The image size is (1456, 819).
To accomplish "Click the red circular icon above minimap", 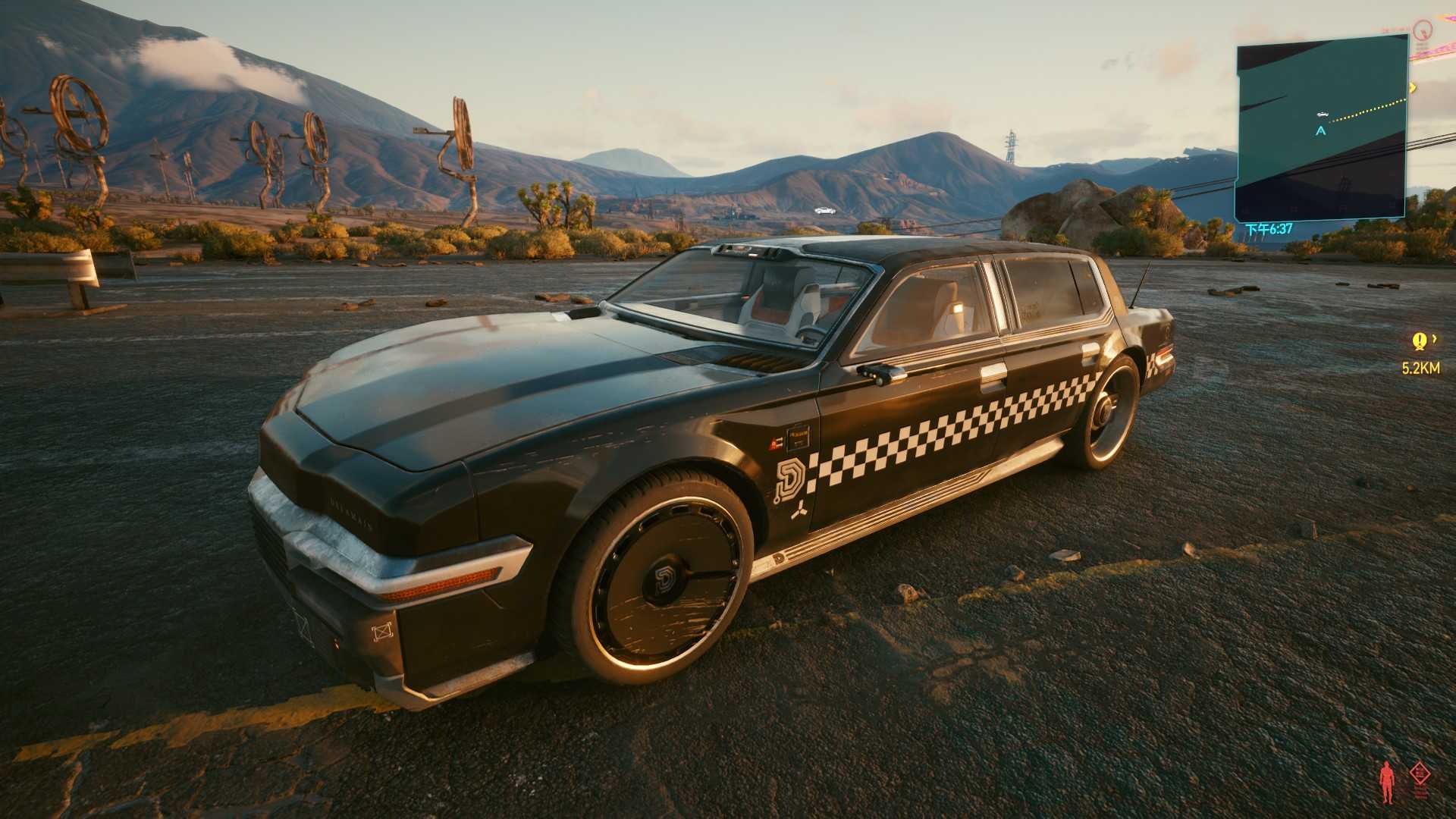I will 1422,30.
